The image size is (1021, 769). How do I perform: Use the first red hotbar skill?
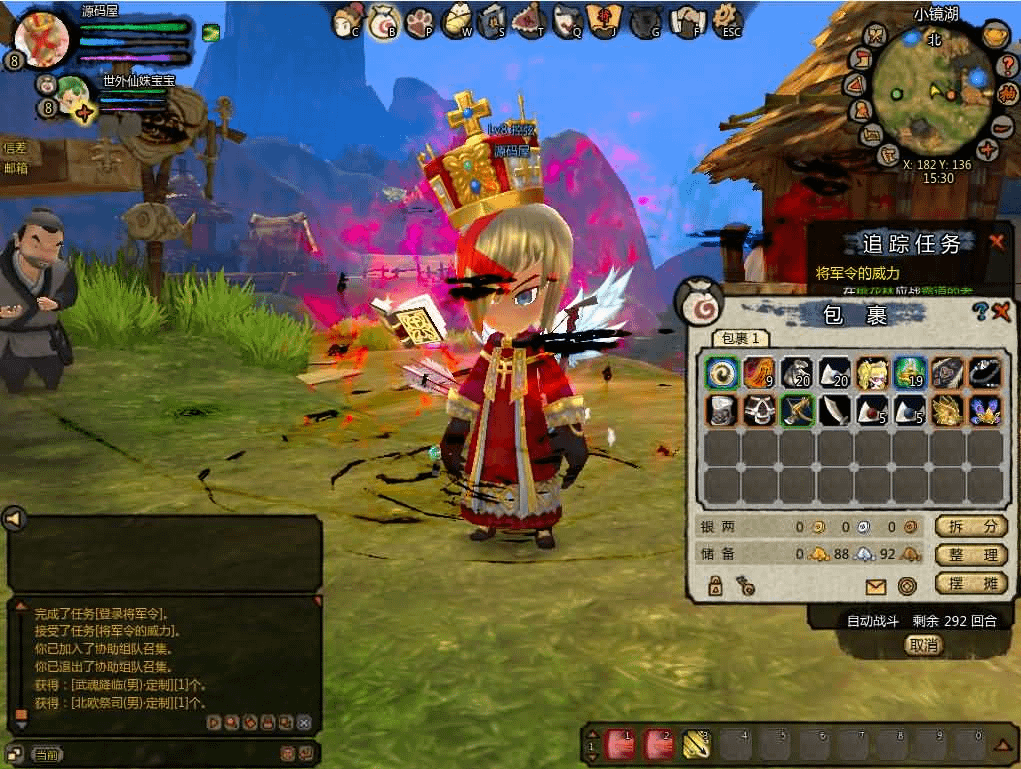[x=618, y=744]
